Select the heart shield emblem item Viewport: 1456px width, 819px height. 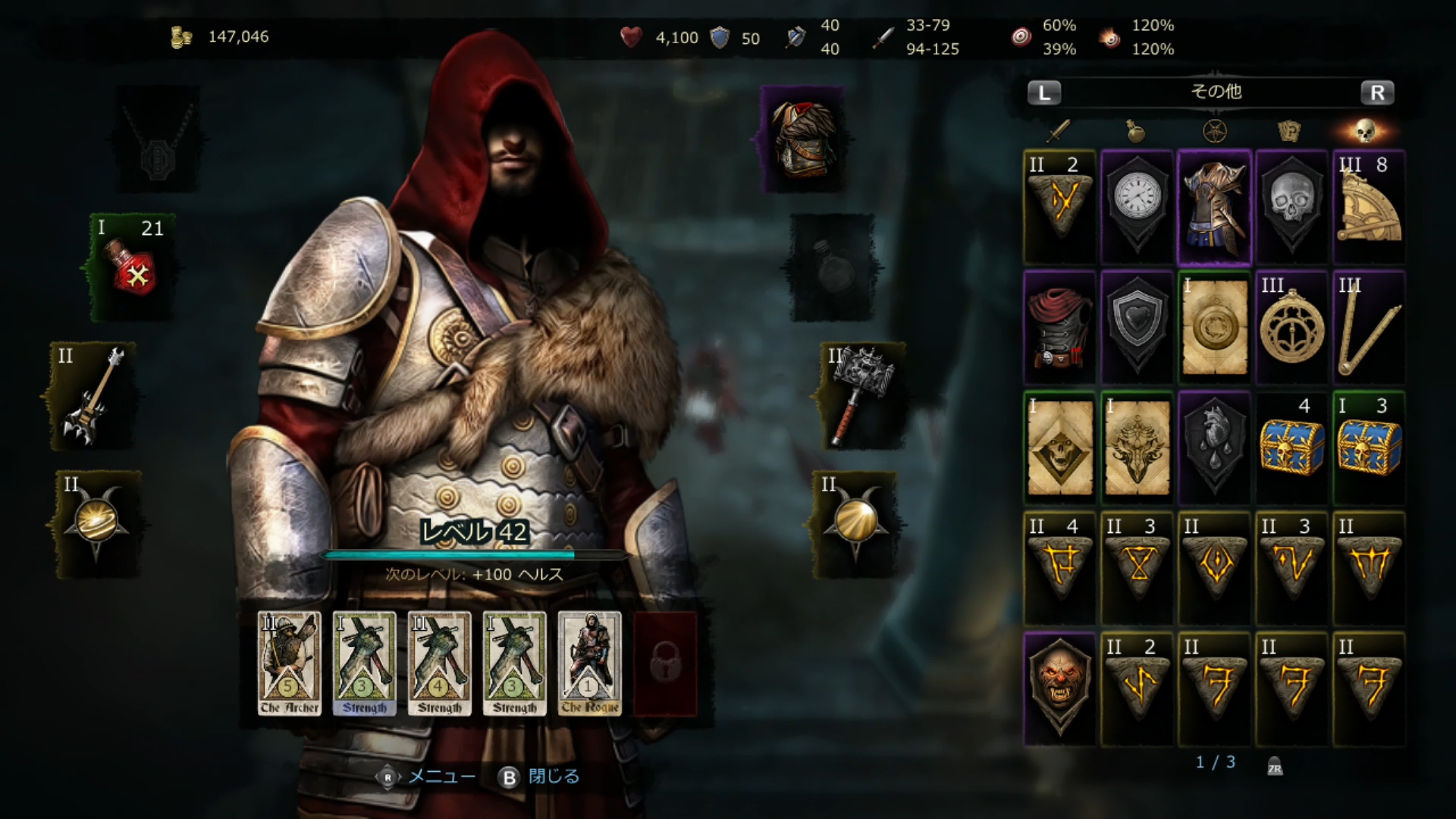[1137, 325]
